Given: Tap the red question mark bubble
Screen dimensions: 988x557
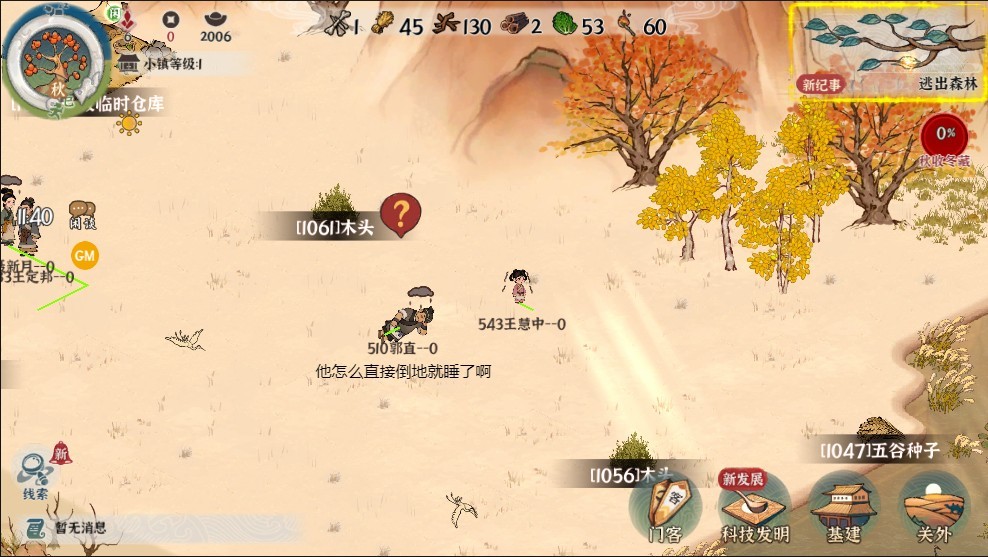Looking at the screenshot, I should pos(400,214).
